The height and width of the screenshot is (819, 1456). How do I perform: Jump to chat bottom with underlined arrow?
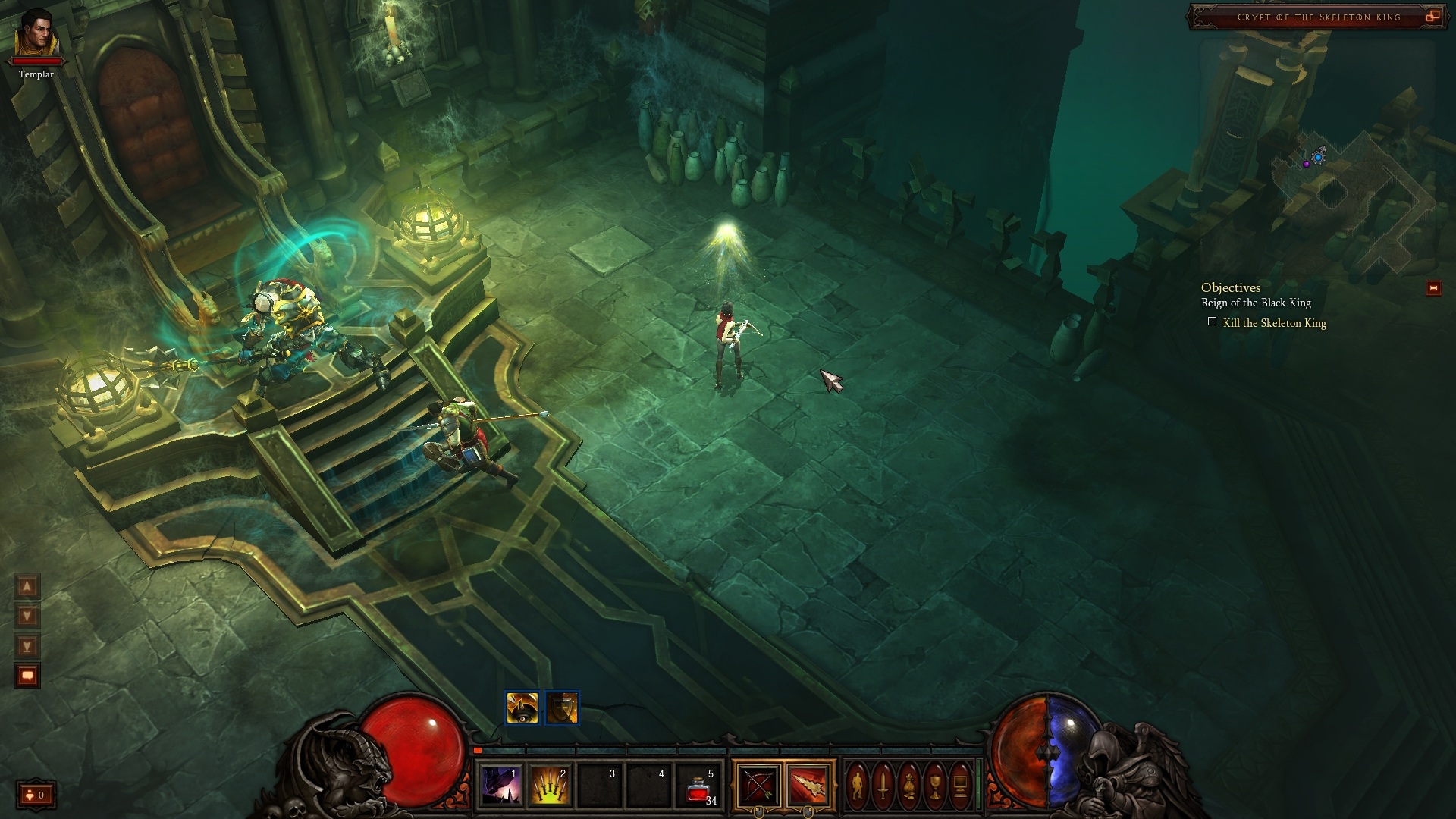(x=27, y=646)
